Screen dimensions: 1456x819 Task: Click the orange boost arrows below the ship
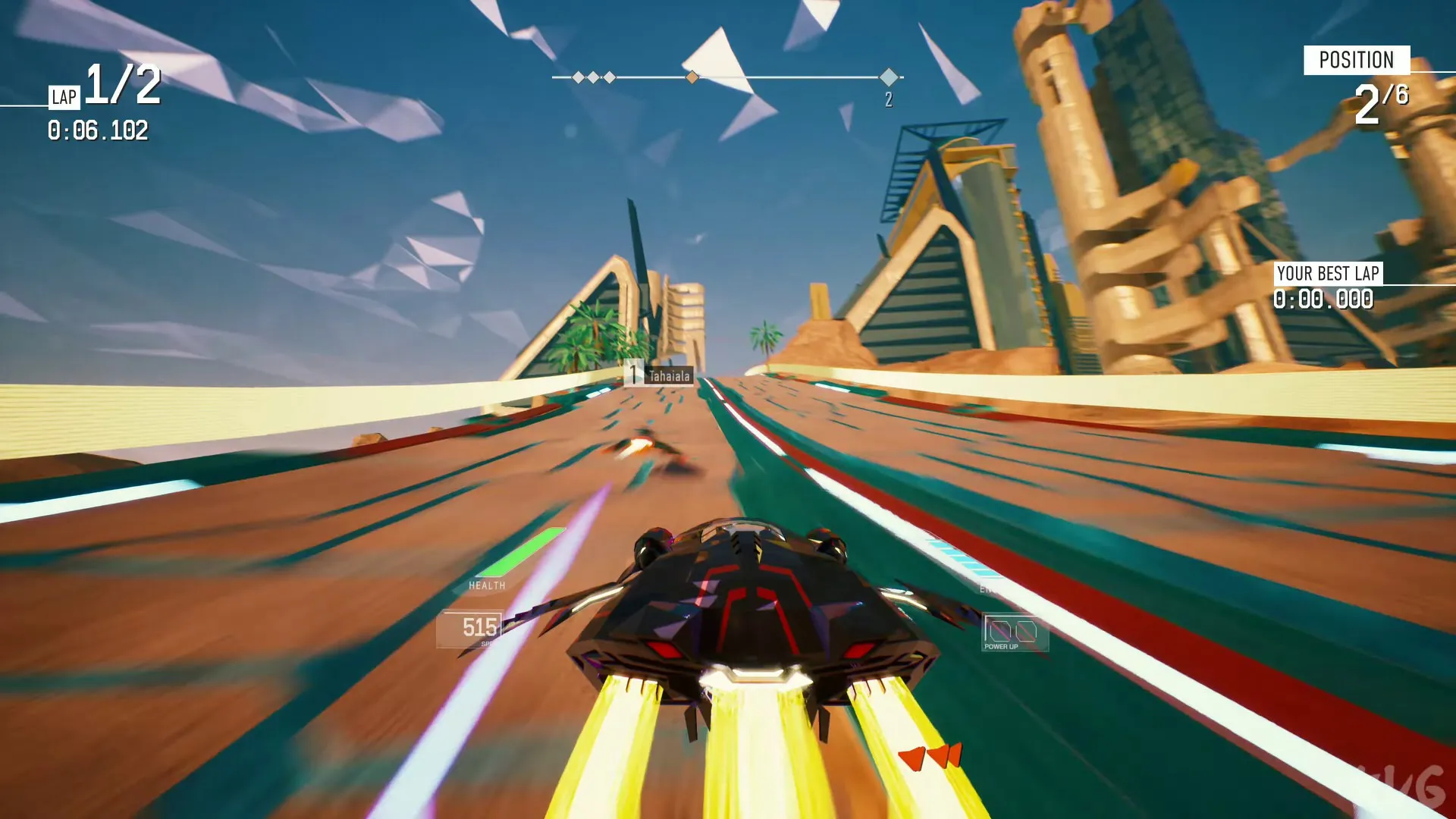pyautogui.click(x=929, y=755)
